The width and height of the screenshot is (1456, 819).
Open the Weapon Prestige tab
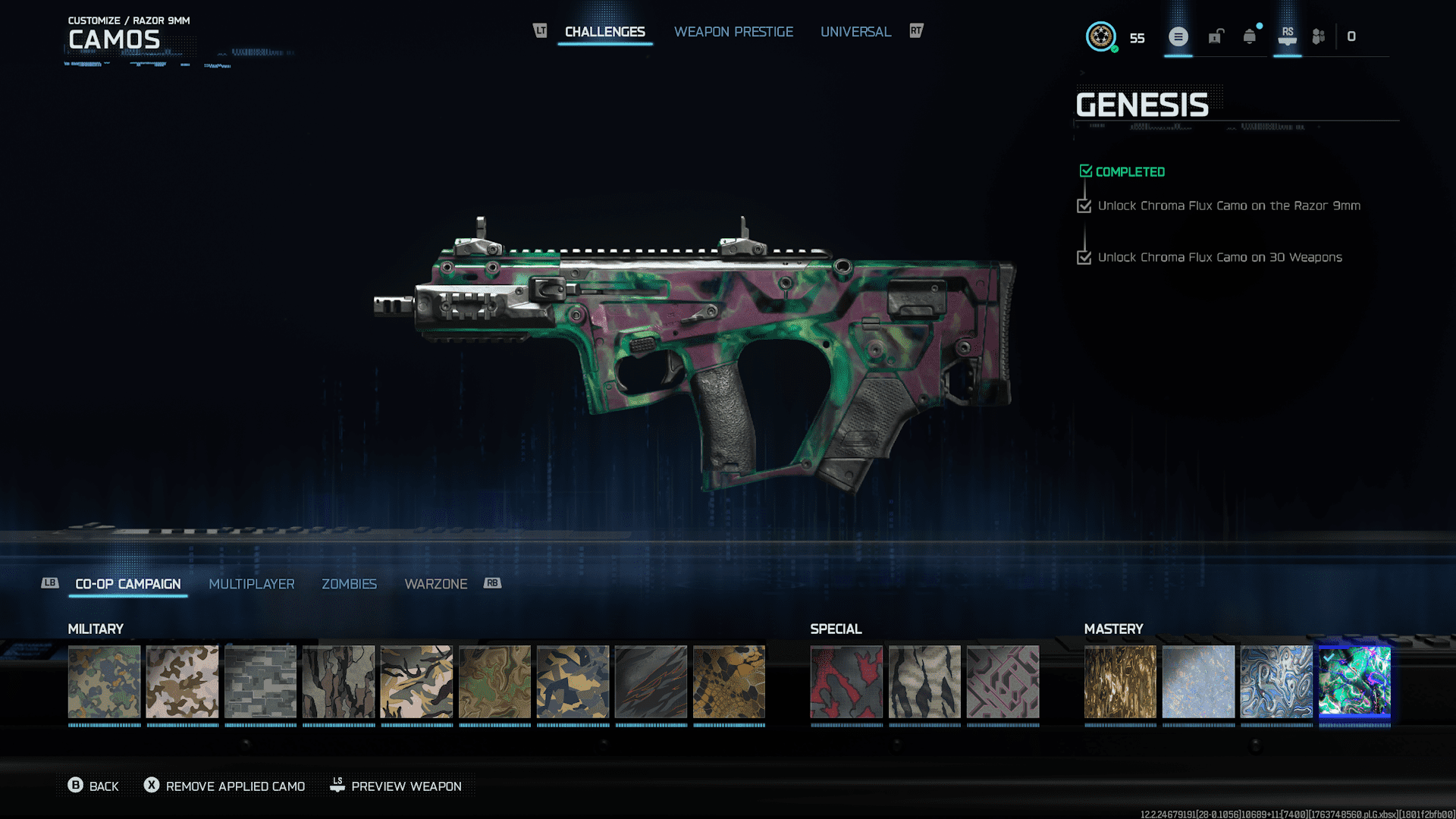click(733, 32)
